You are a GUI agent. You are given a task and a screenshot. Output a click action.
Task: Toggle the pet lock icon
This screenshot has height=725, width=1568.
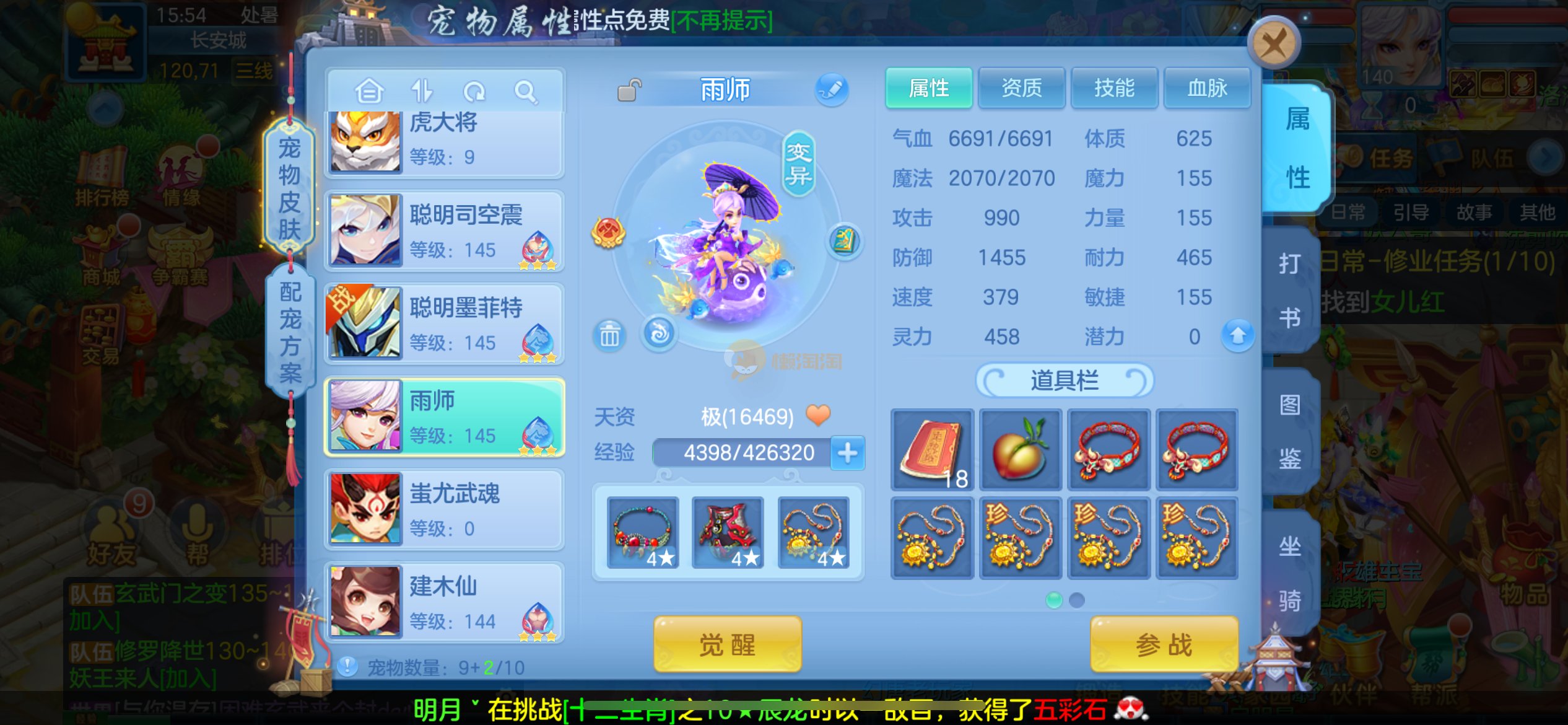pyautogui.click(x=629, y=90)
